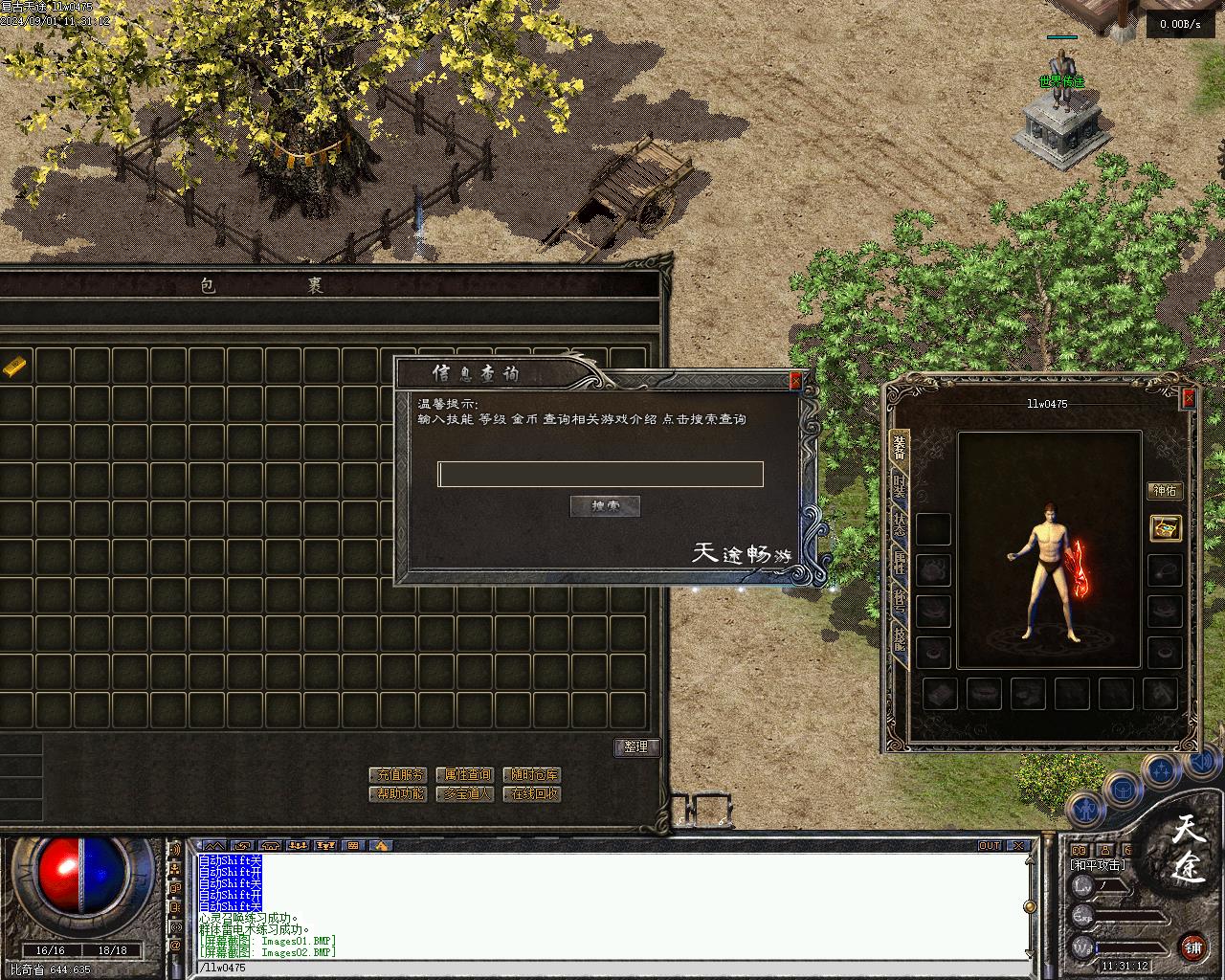Switch to the 状态 status tab
Image resolution: width=1225 pixels, height=980 pixels.
(899, 523)
